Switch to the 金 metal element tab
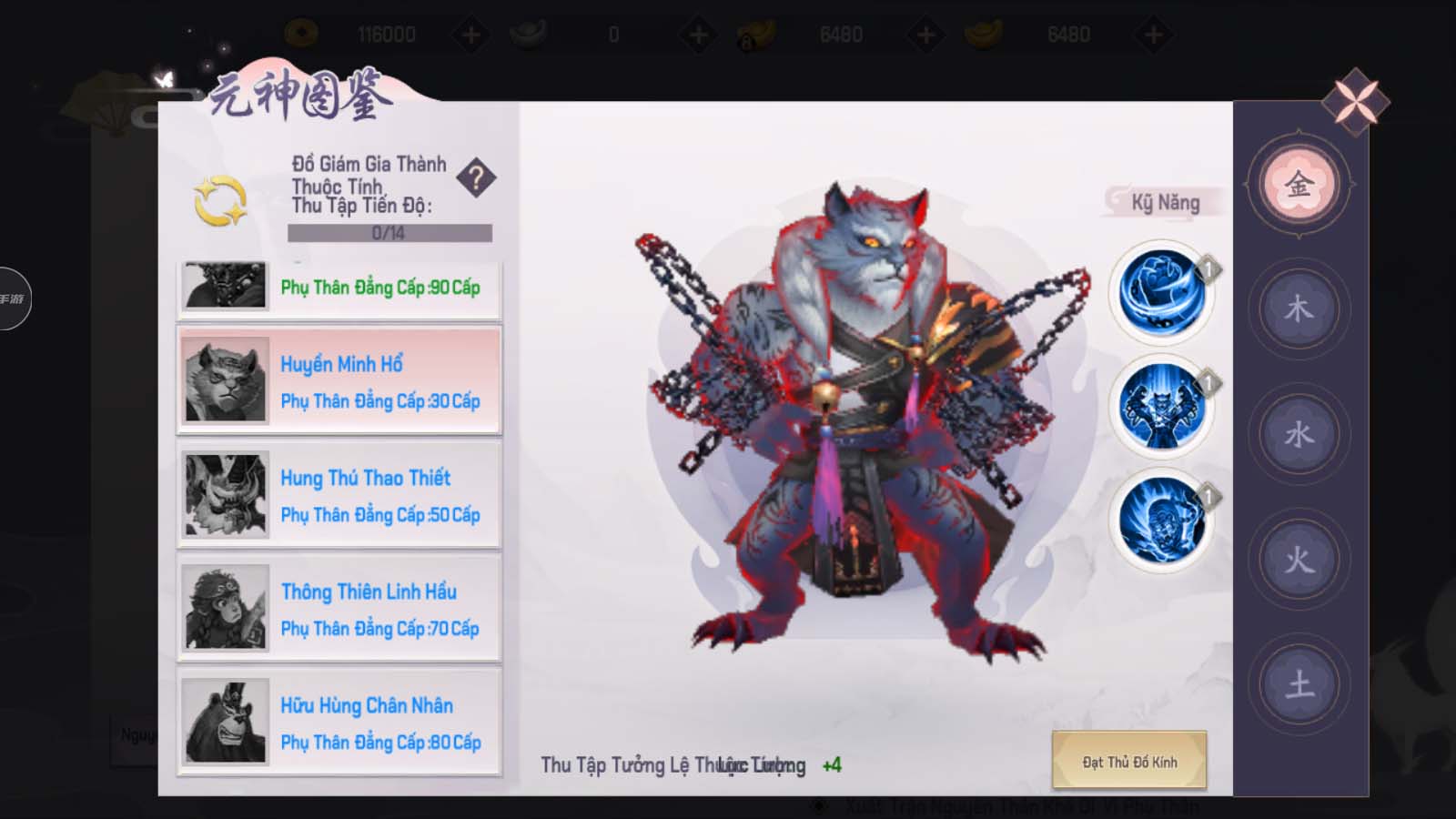The height and width of the screenshot is (819, 1456). point(1299,185)
